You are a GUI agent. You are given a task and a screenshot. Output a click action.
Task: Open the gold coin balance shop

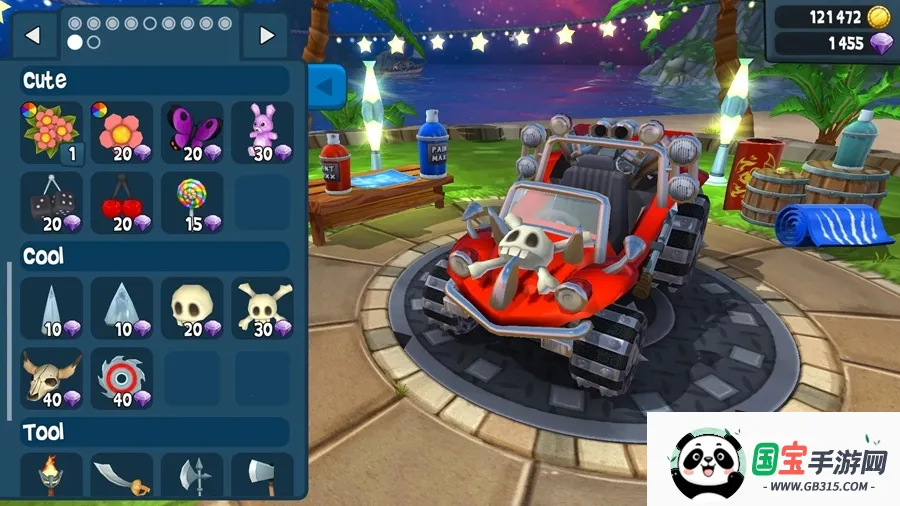click(x=832, y=17)
